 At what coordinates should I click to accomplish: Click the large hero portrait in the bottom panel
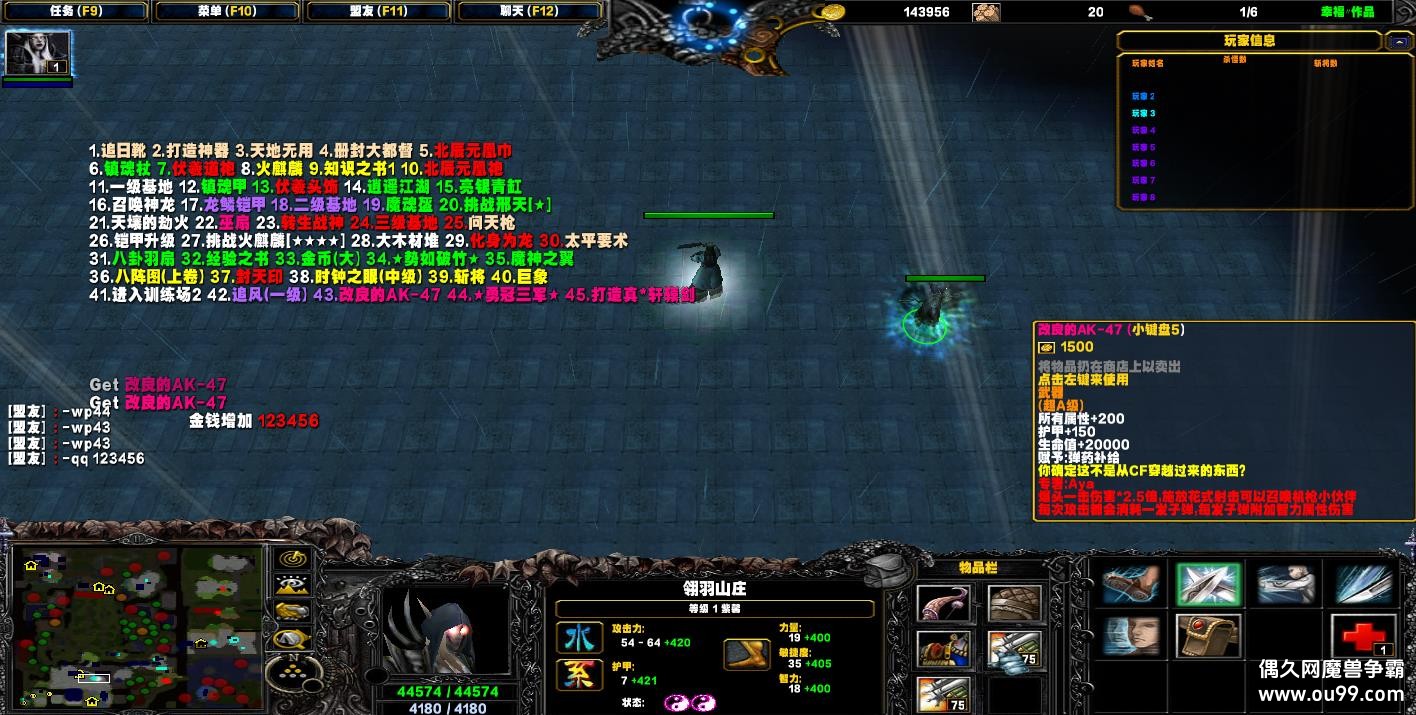click(447, 633)
